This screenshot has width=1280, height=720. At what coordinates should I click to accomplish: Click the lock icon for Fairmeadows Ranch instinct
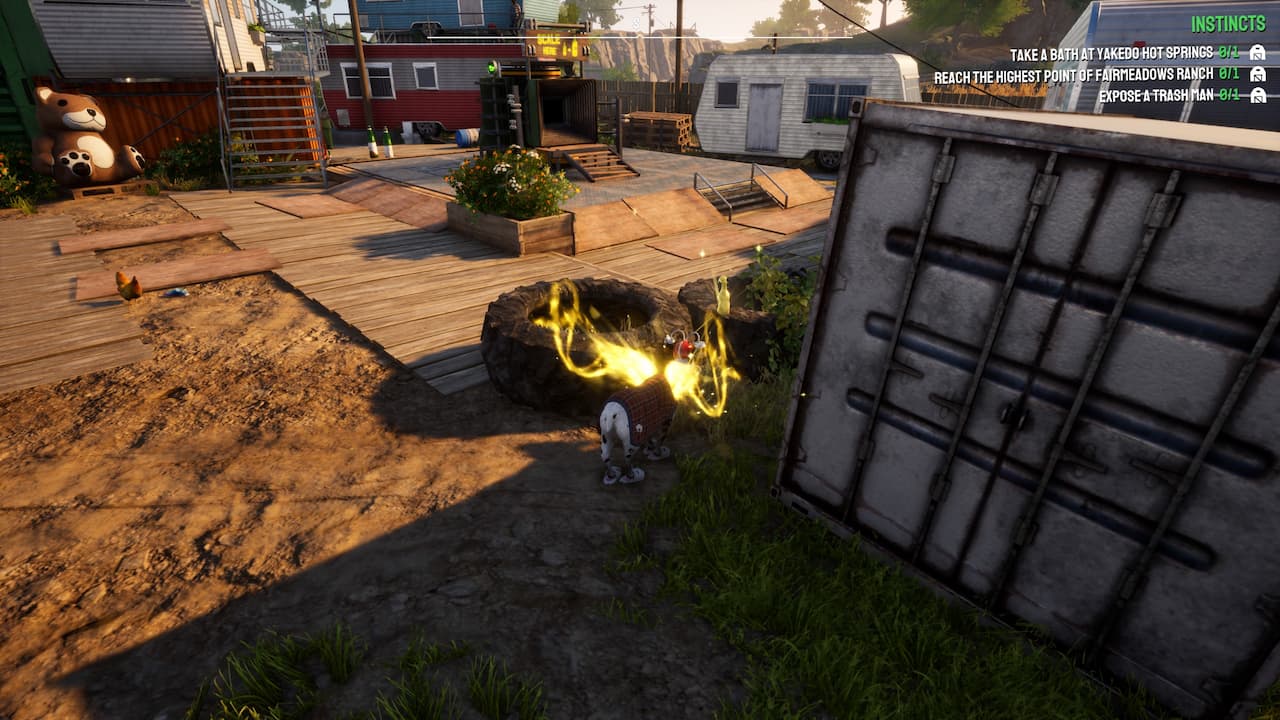click(x=1257, y=75)
